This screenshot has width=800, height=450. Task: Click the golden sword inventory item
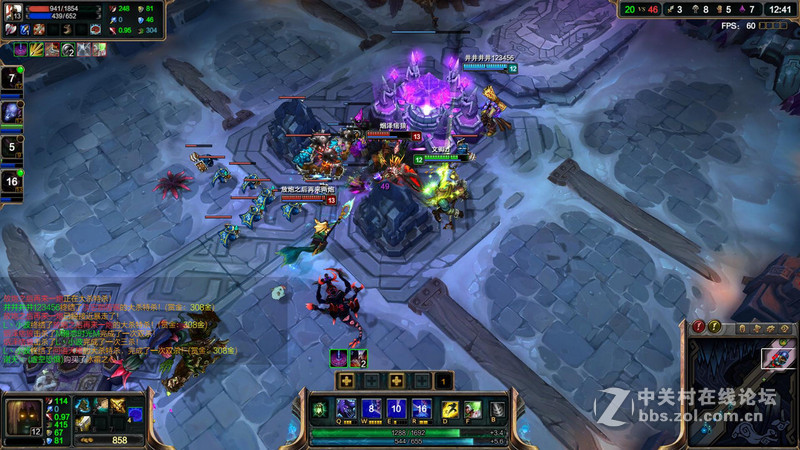tap(85, 423)
